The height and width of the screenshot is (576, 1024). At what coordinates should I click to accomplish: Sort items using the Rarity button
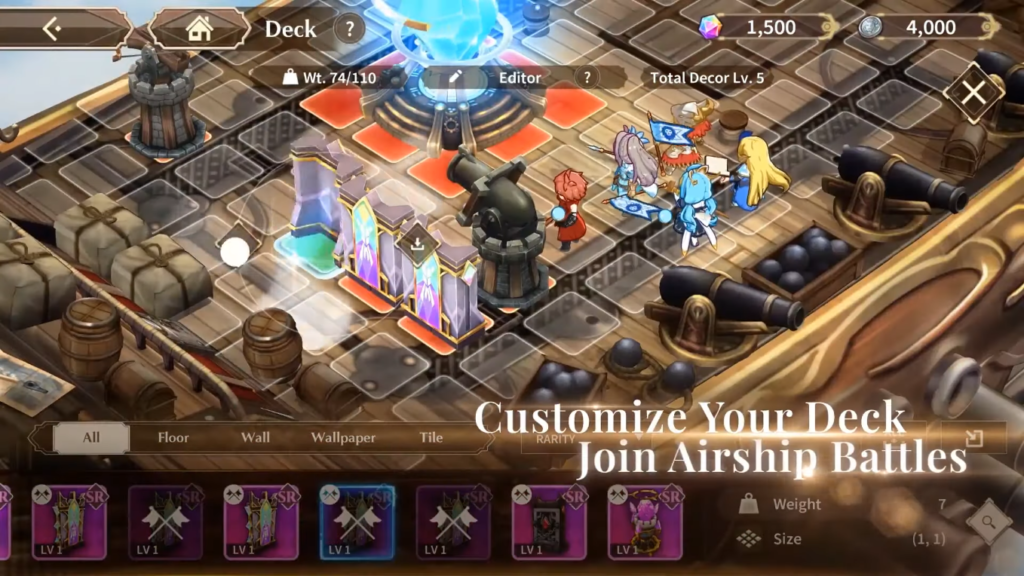coord(556,438)
